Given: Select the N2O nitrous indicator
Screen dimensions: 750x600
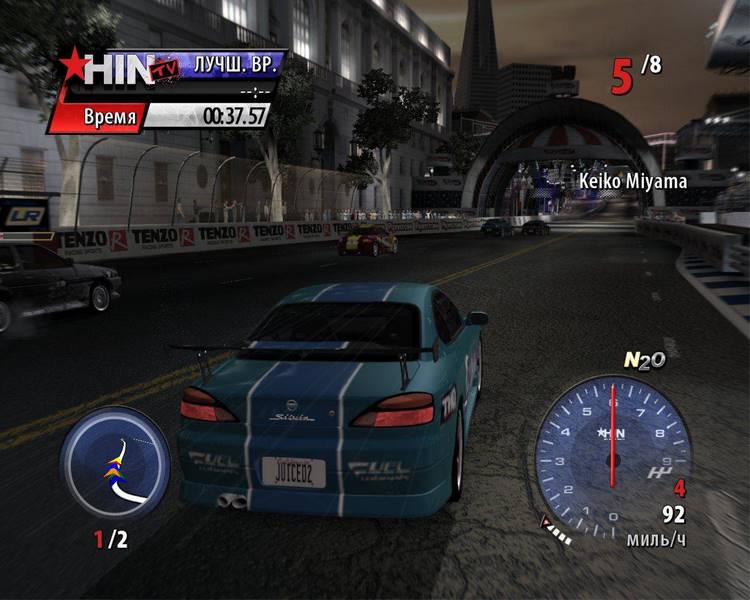Looking at the screenshot, I should tap(645, 361).
